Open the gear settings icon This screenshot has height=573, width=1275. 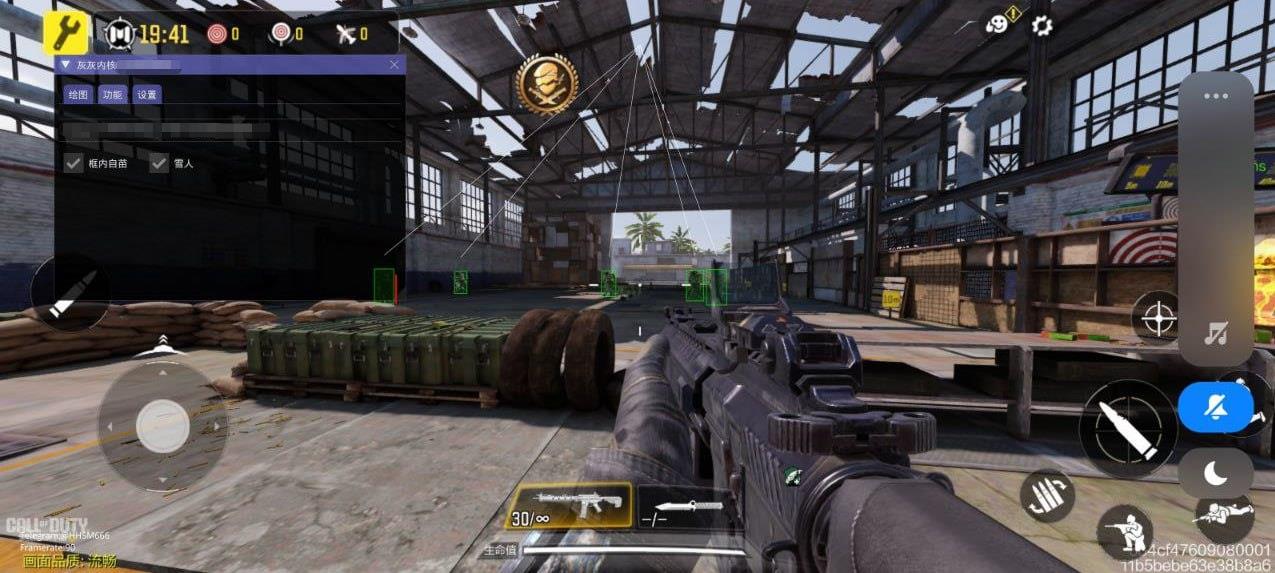point(1042,25)
